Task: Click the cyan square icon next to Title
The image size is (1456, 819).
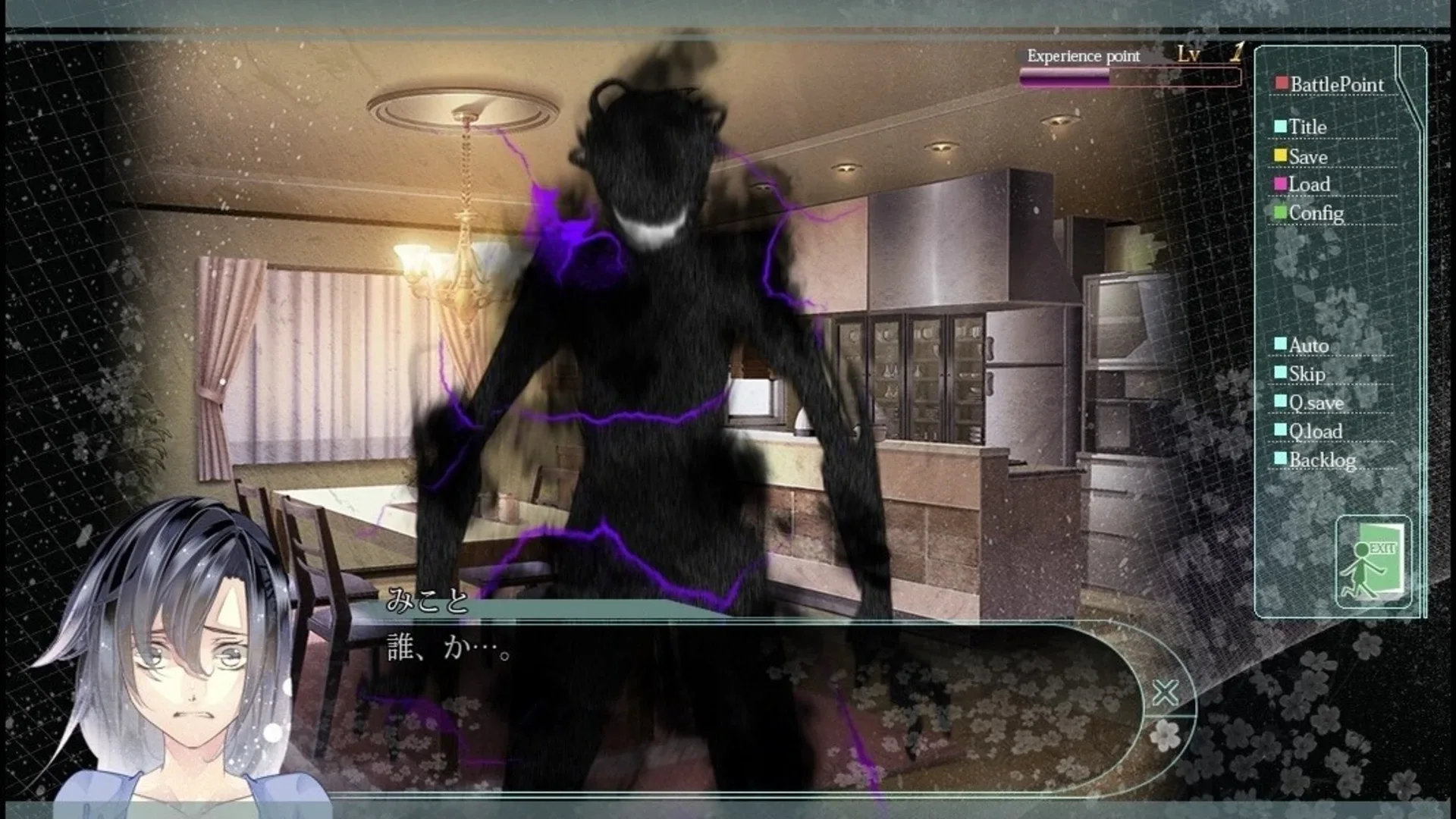Action: (1281, 127)
